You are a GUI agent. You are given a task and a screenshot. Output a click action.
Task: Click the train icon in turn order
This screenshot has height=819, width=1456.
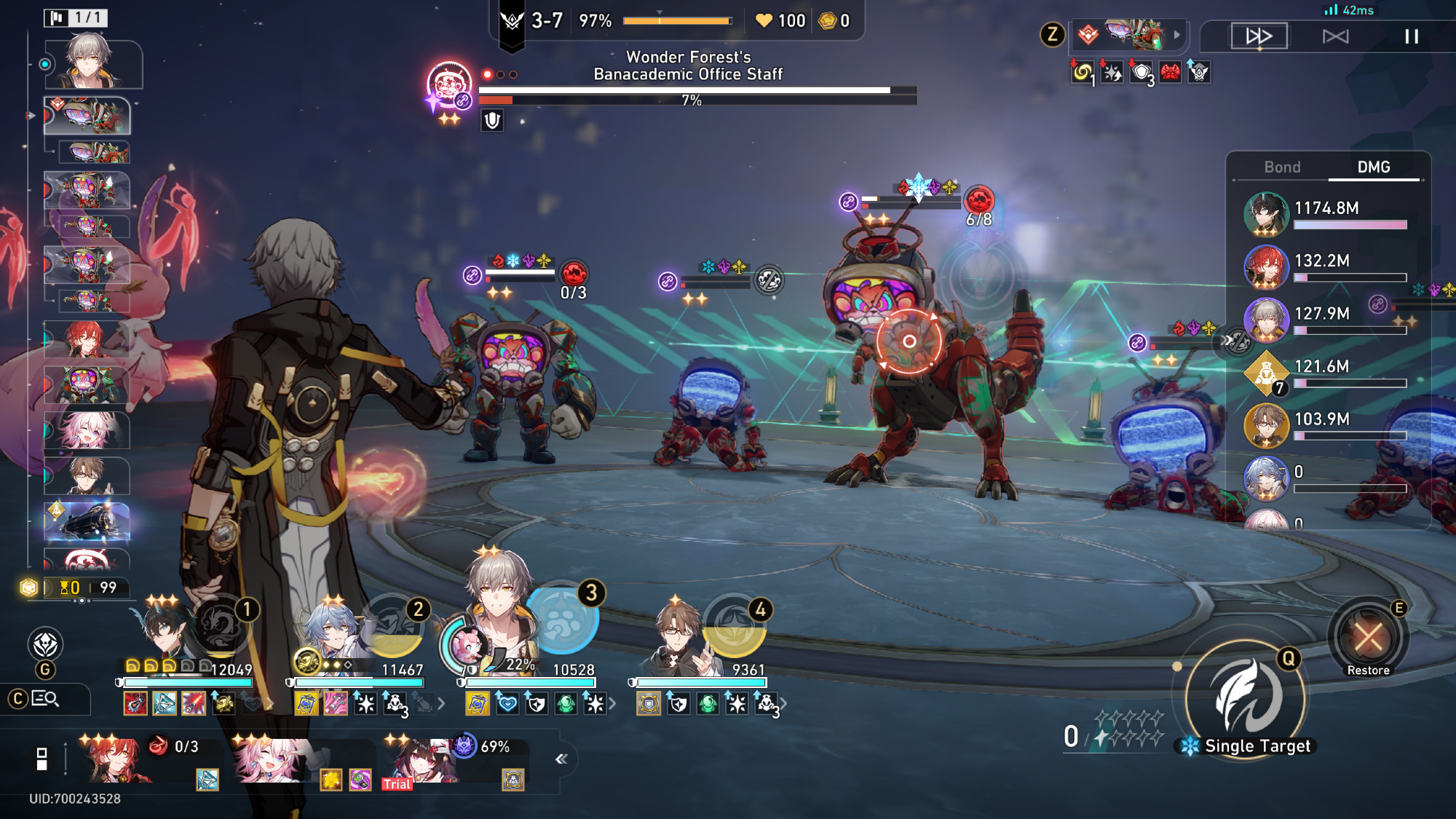[87, 521]
